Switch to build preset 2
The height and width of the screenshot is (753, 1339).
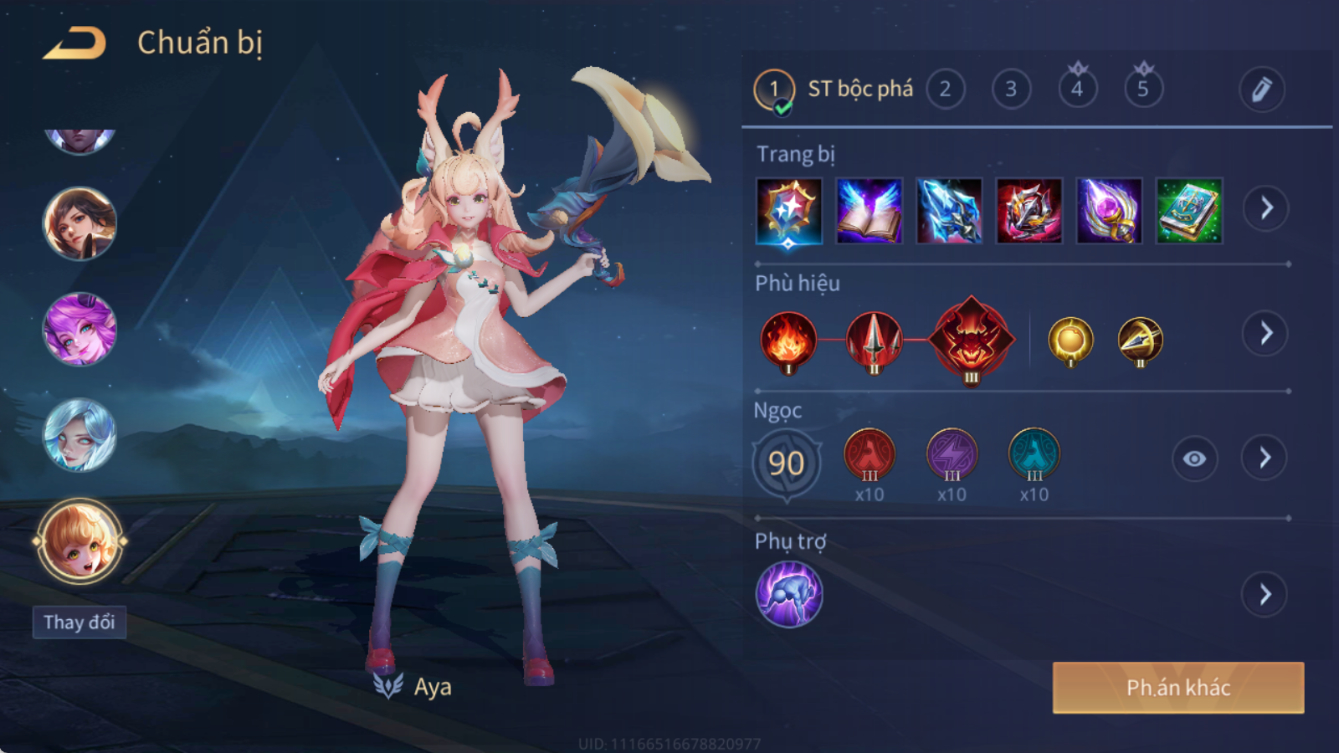pos(945,89)
